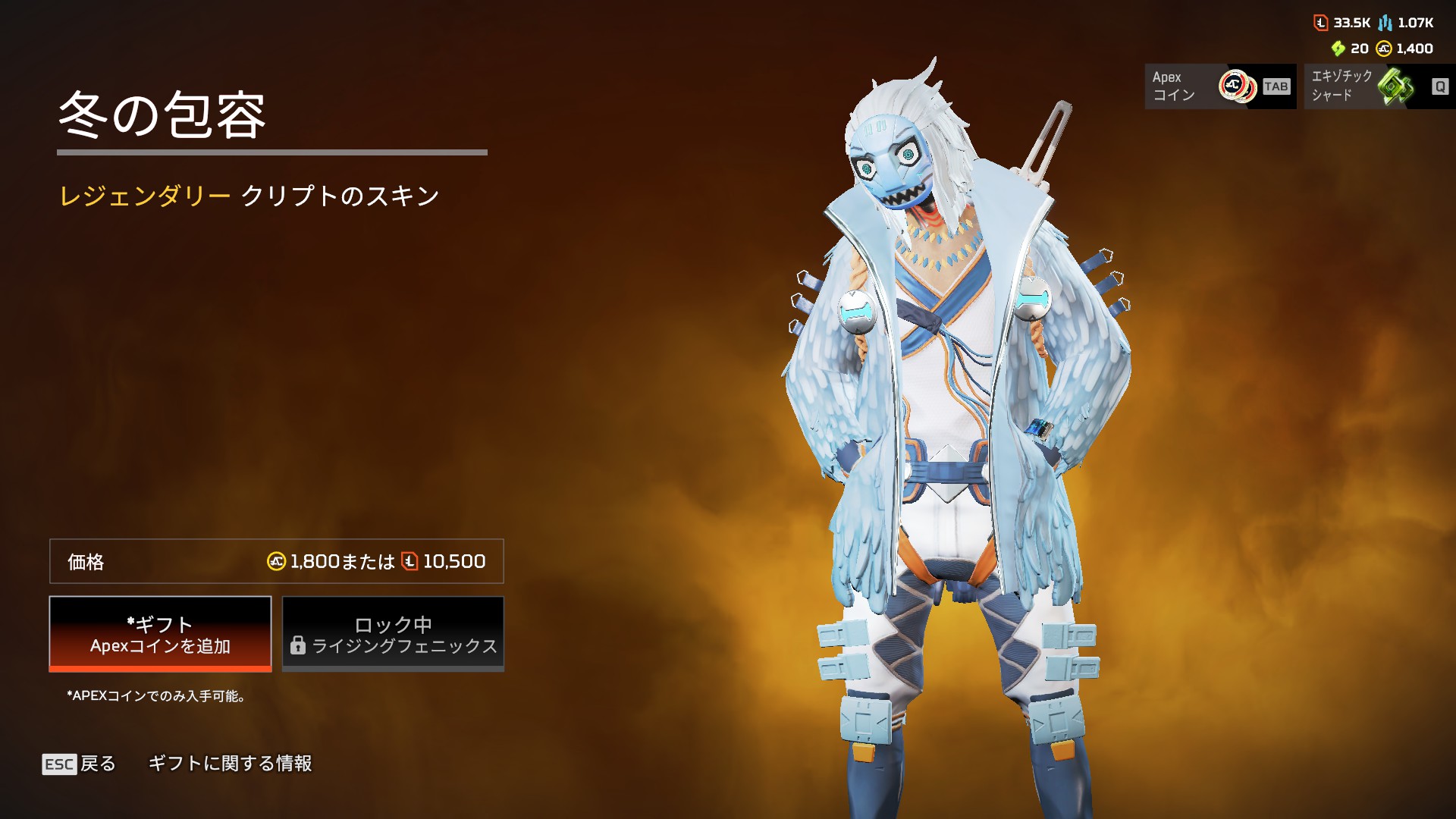Click the ギフト Apexコインを追加 button
Viewport: 1456px width, 819px height.
click(160, 634)
